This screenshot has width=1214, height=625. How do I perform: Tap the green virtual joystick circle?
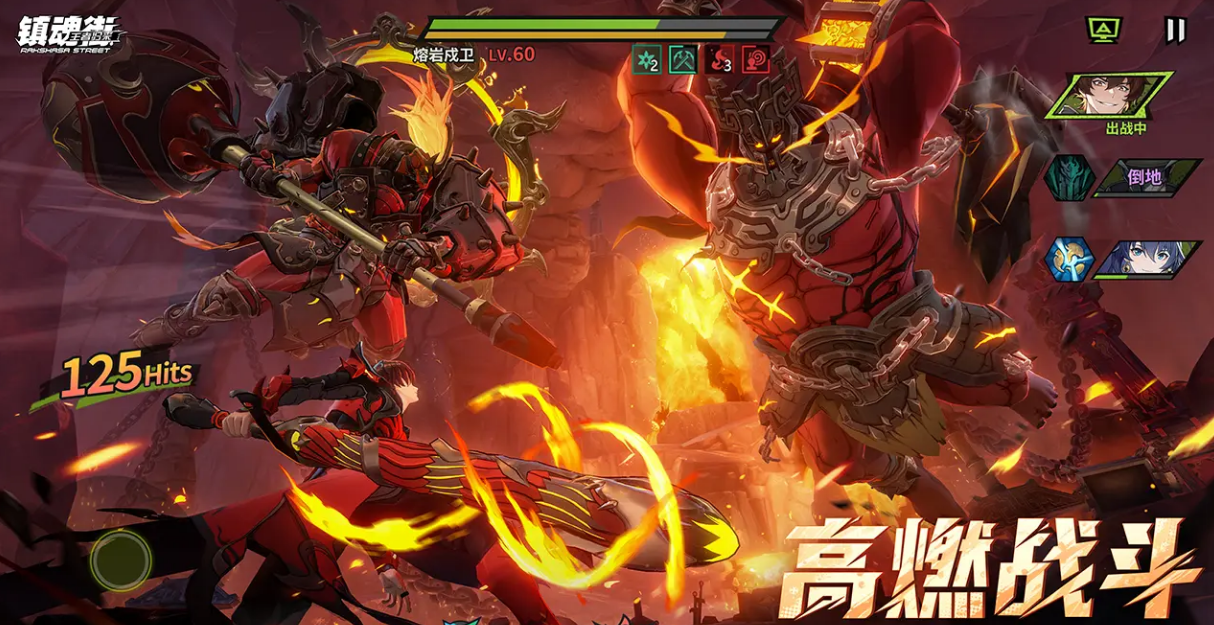point(121,560)
